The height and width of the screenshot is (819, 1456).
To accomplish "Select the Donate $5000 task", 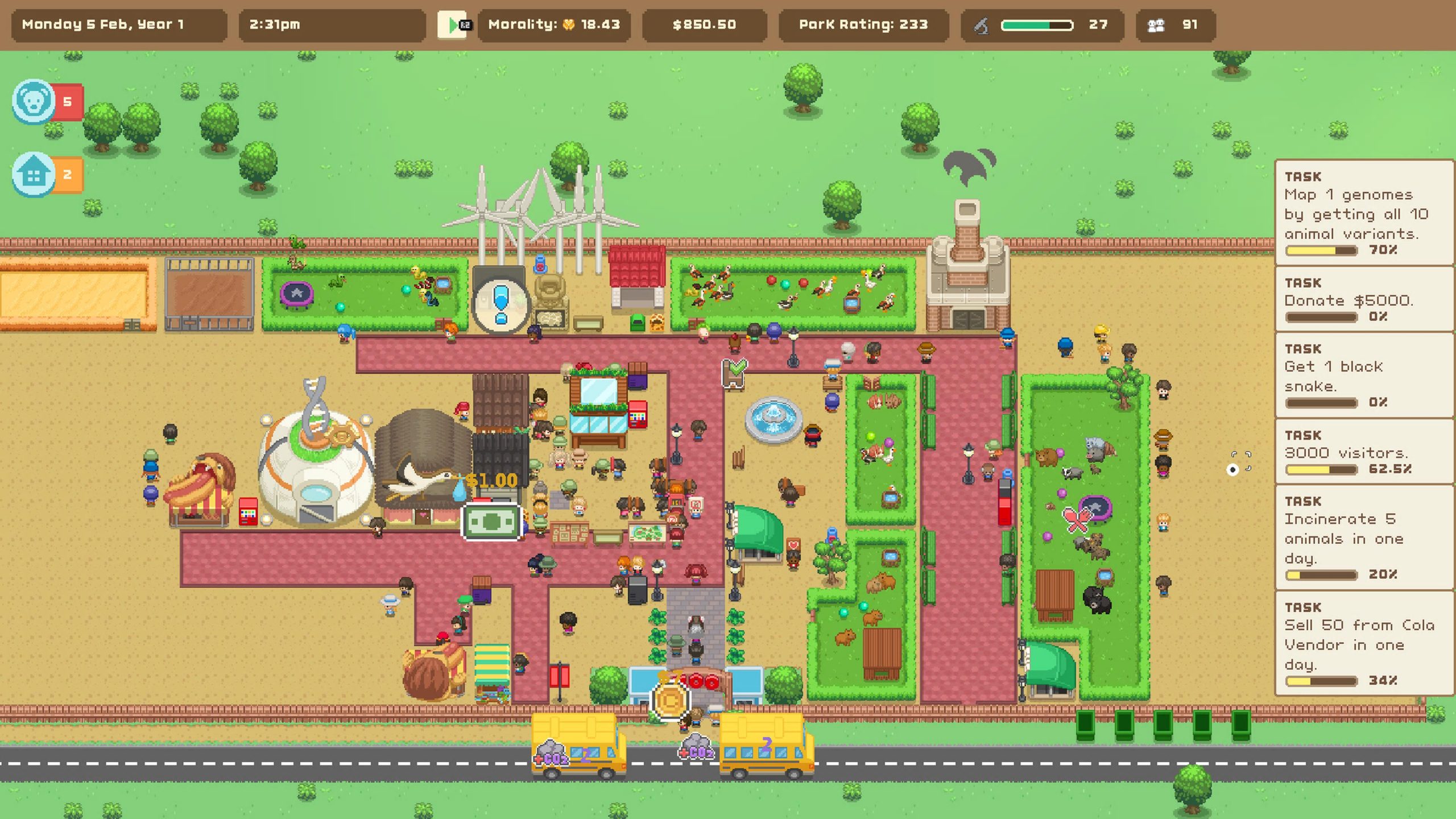I will coord(1364,300).
